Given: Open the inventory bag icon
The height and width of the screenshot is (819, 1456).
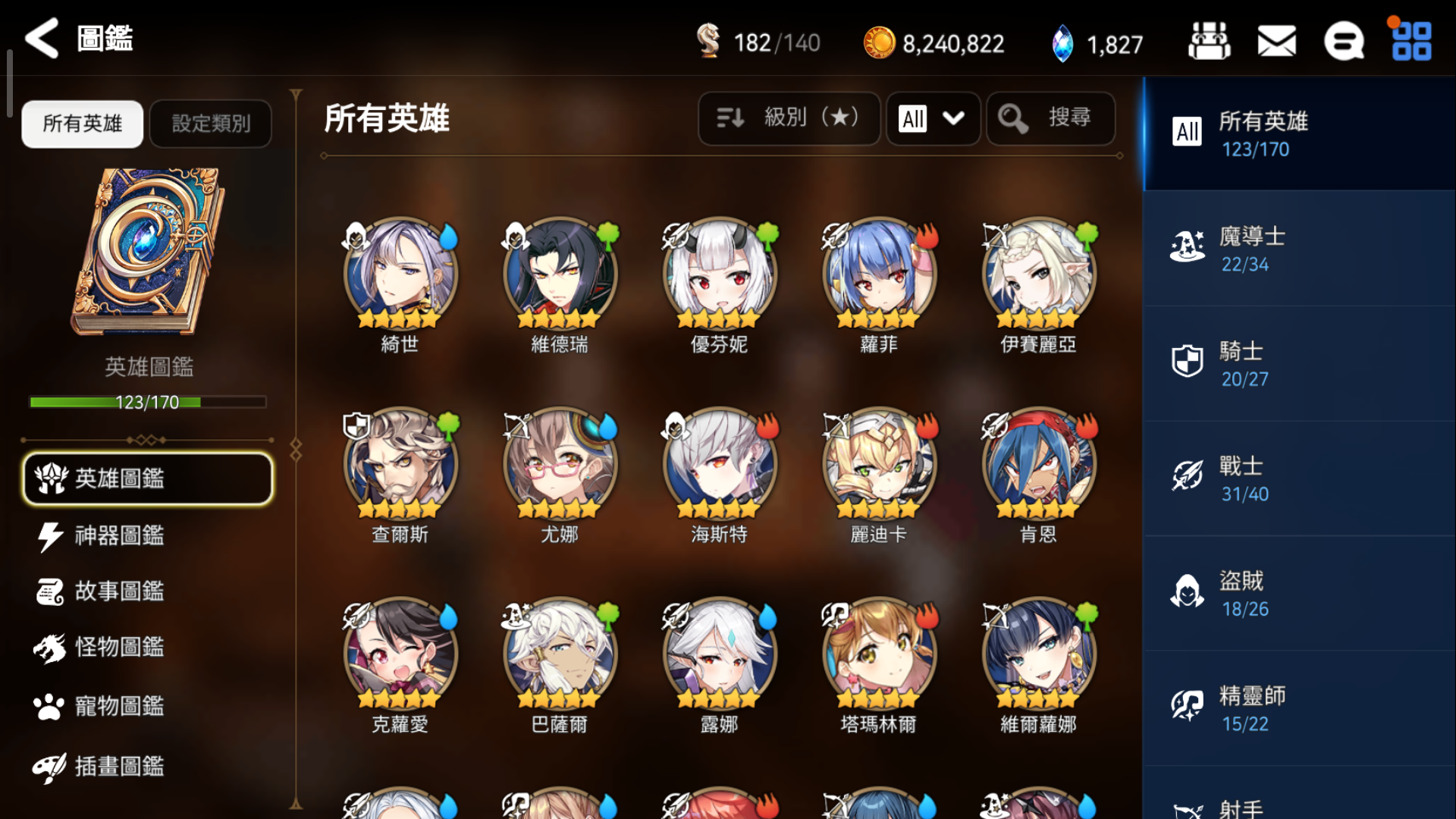Looking at the screenshot, I should pyautogui.click(x=1207, y=42).
